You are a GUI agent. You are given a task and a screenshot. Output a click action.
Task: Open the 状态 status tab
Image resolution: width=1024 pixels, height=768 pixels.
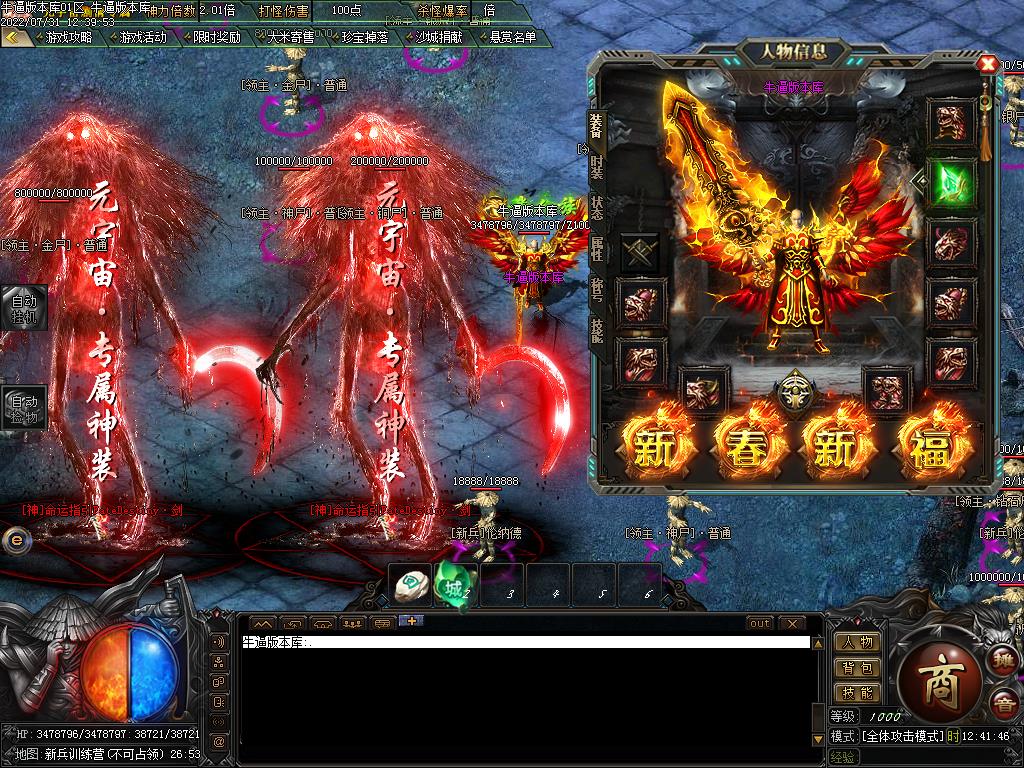tap(597, 207)
